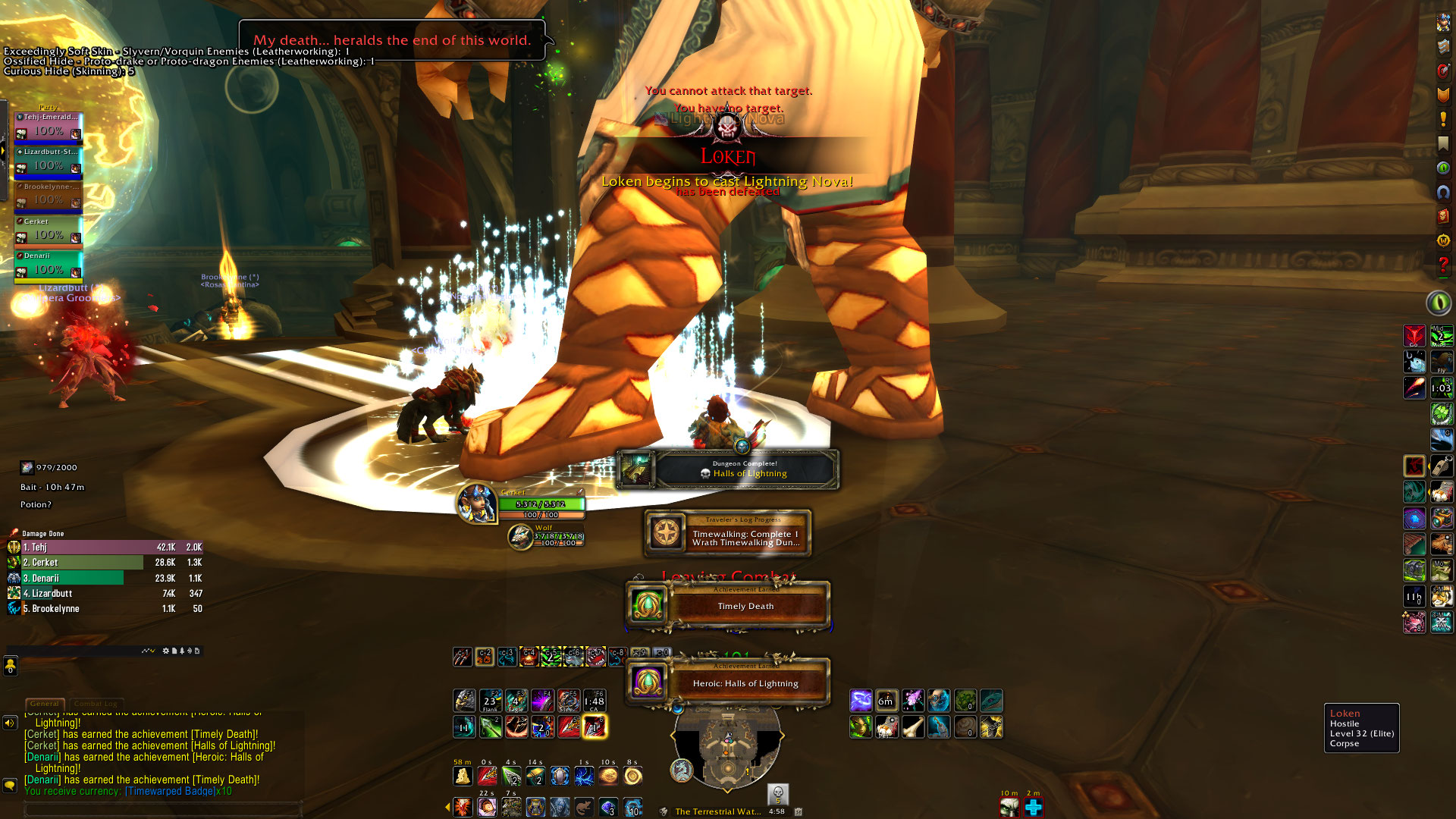This screenshot has width=1456, height=819.
Task: Use the yellow cheese wedge action slot
Action: (462, 777)
